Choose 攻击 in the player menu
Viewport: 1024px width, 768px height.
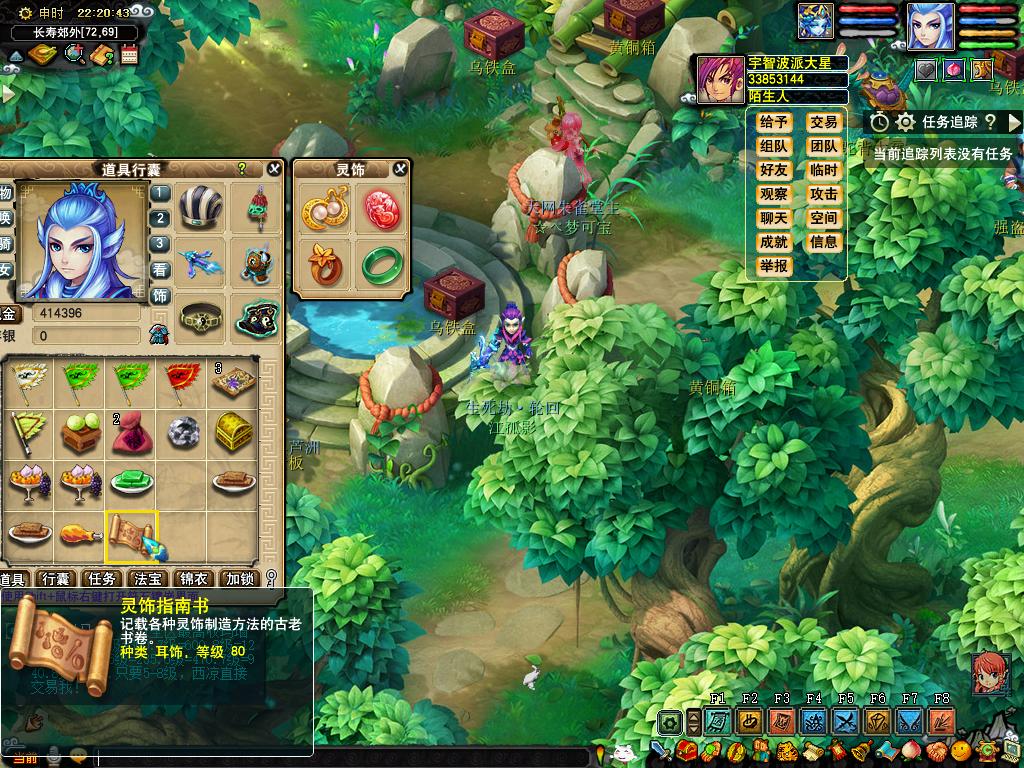pyautogui.click(x=824, y=194)
